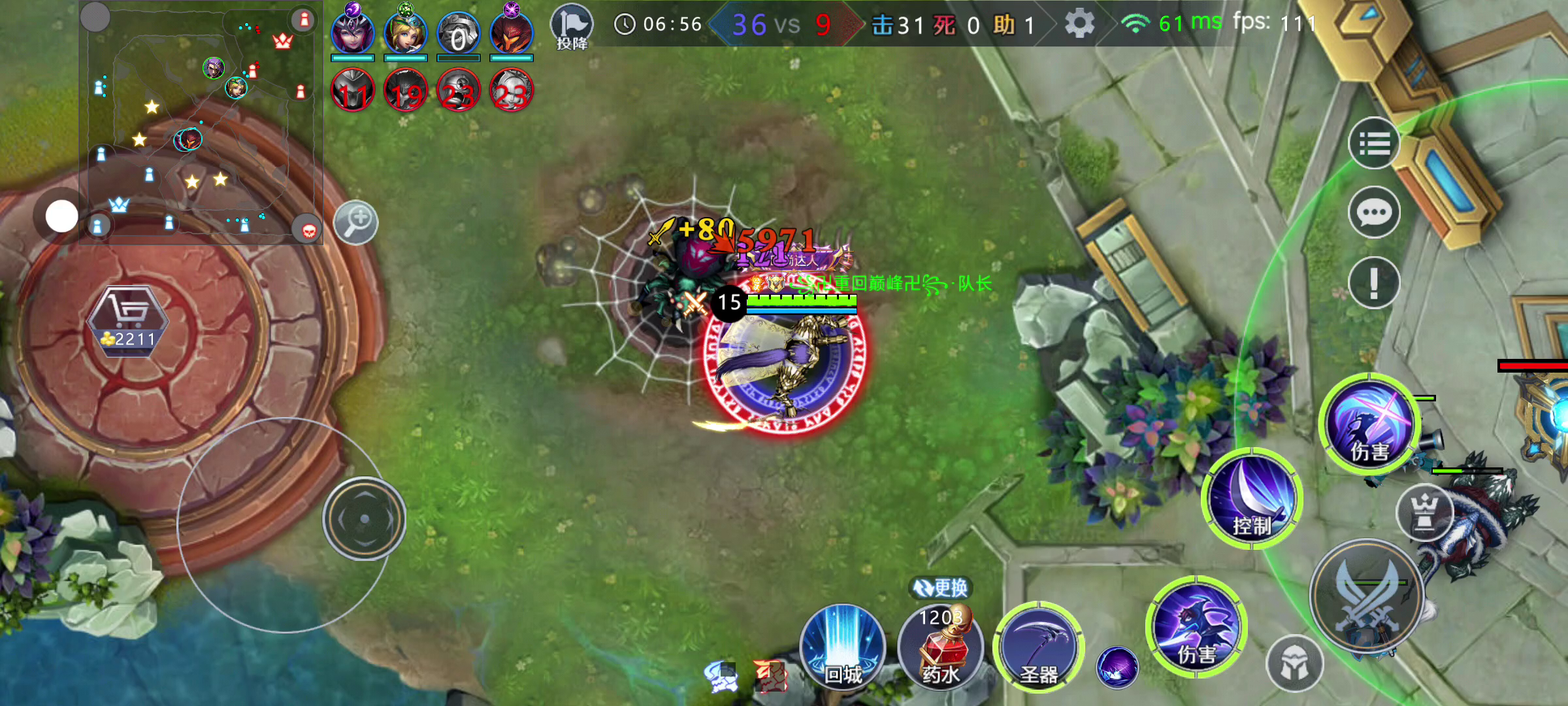Viewport: 1568px width, 706px height.
Task: Tap the surrender flag button
Action: tap(572, 27)
